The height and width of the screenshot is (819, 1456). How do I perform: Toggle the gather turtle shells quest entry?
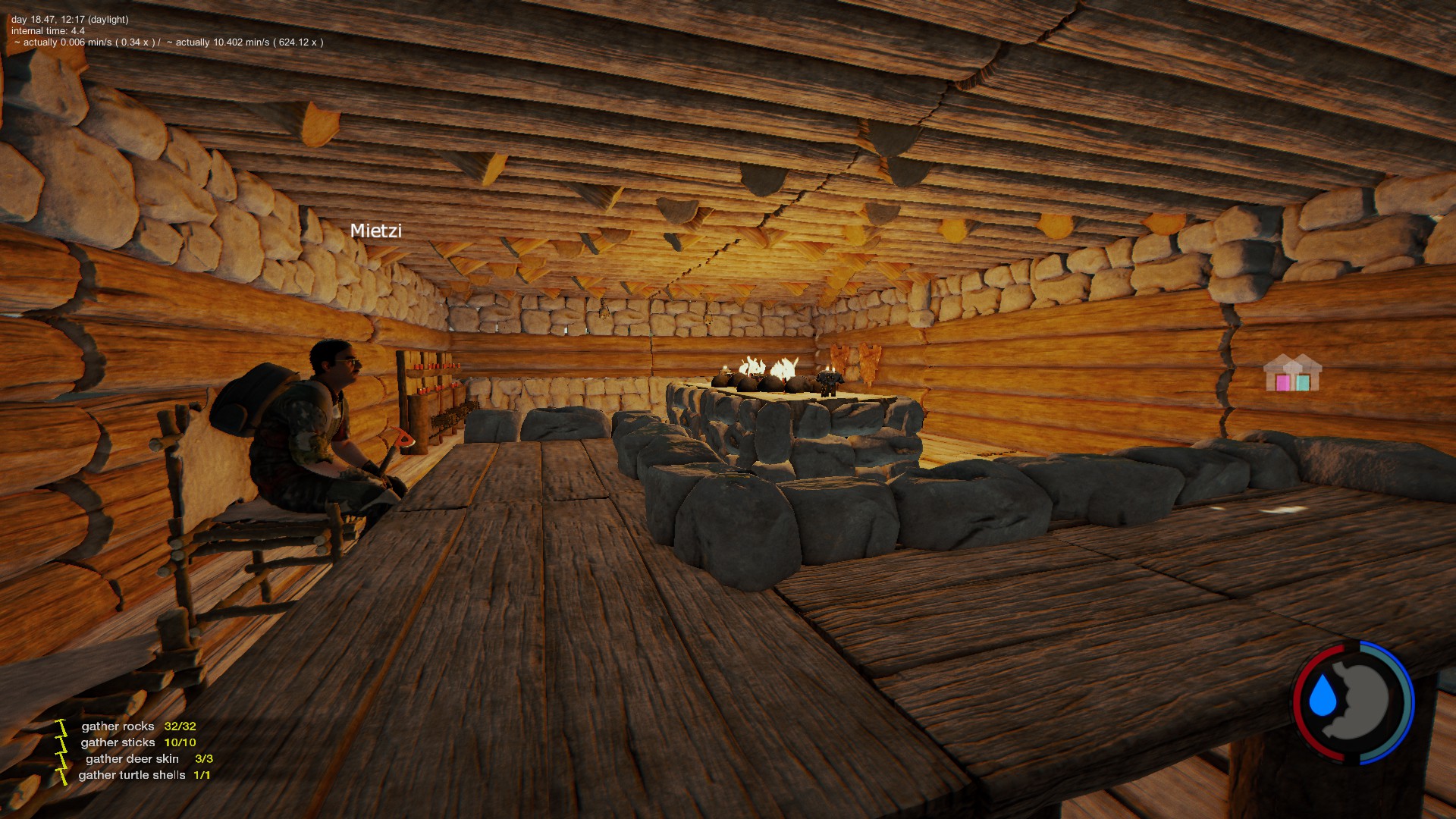point(133,775)
